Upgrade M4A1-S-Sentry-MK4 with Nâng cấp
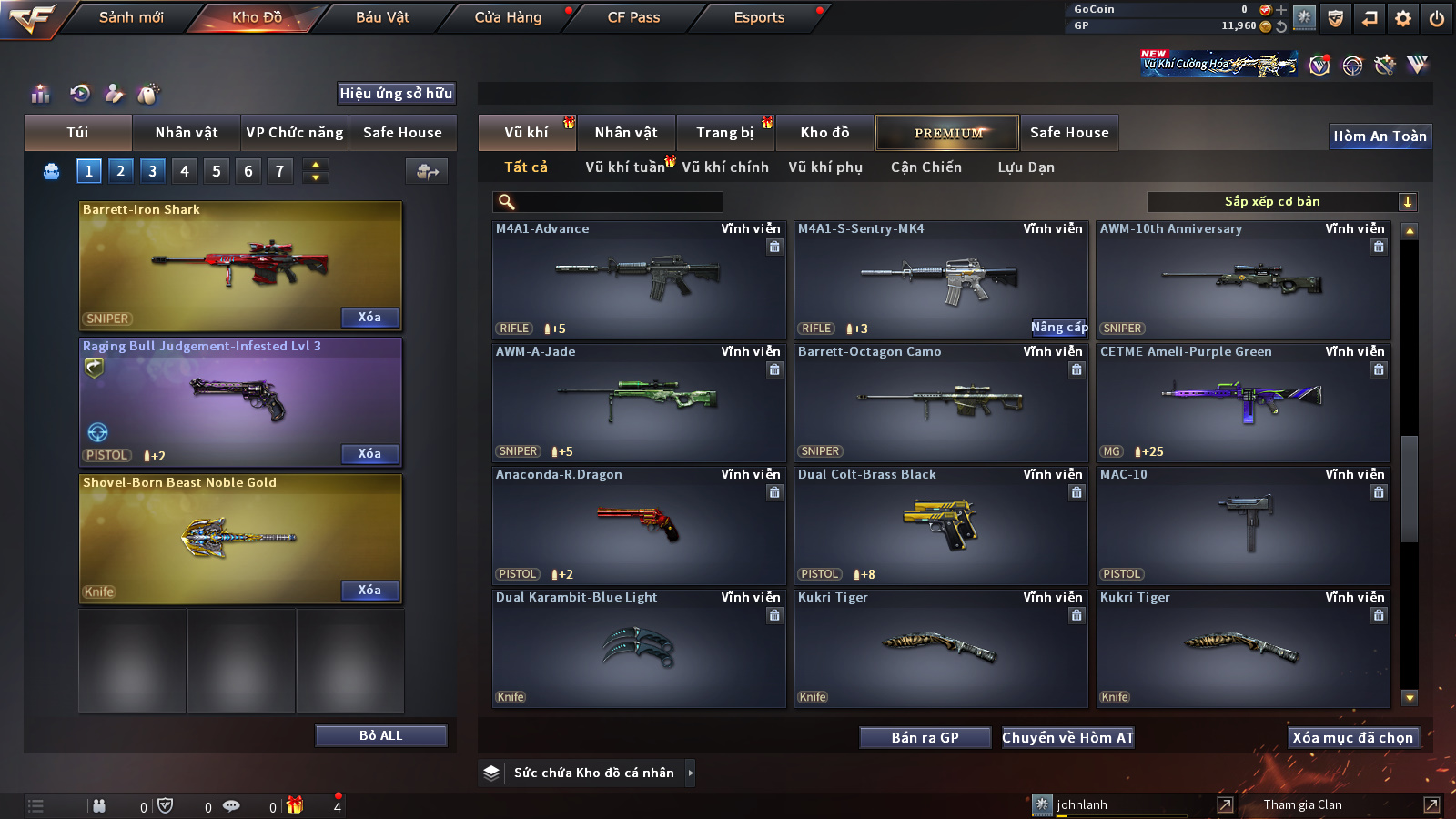 pos(1059,328)
